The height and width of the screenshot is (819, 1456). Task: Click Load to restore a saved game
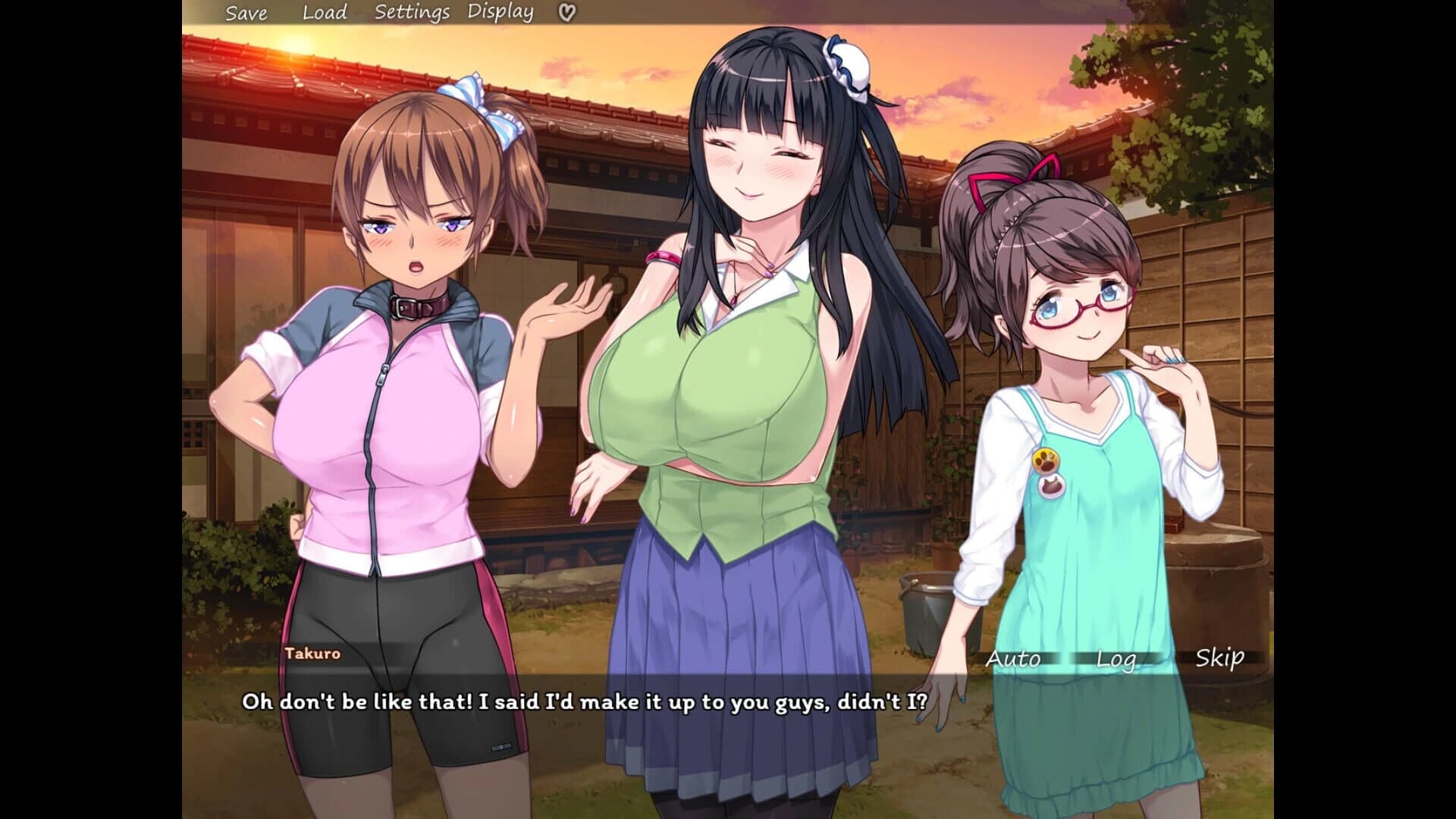(325, 12)
